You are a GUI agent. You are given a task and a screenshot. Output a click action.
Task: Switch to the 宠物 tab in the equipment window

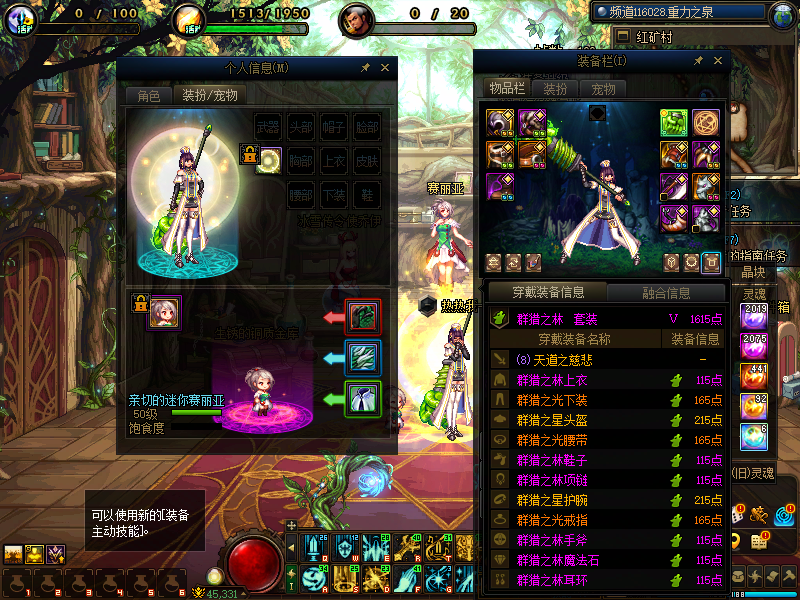(x=603, y=89)
